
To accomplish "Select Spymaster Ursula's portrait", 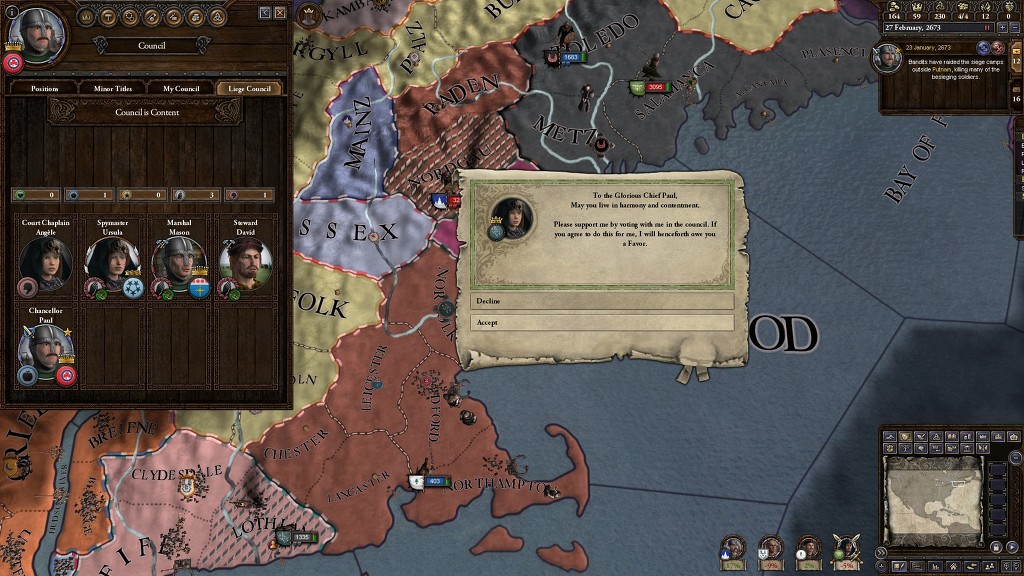I will tap(111, 264).
